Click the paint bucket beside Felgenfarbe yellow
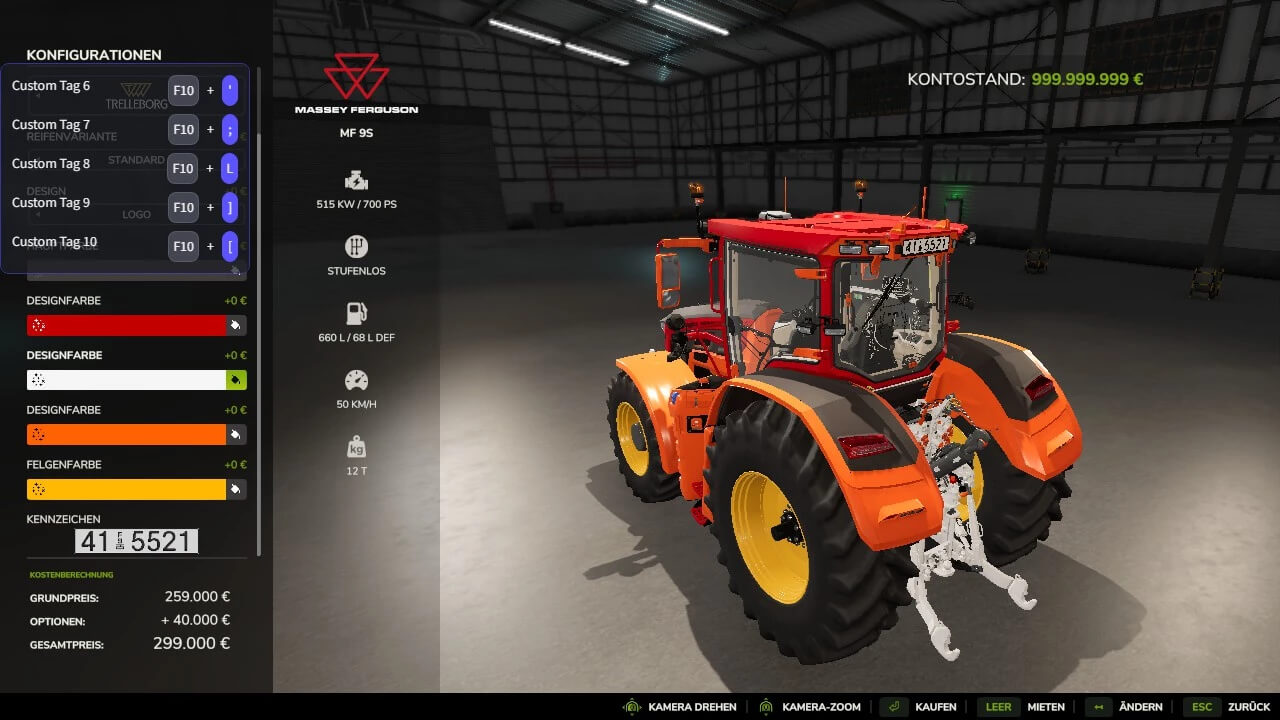 pos(236,489)
